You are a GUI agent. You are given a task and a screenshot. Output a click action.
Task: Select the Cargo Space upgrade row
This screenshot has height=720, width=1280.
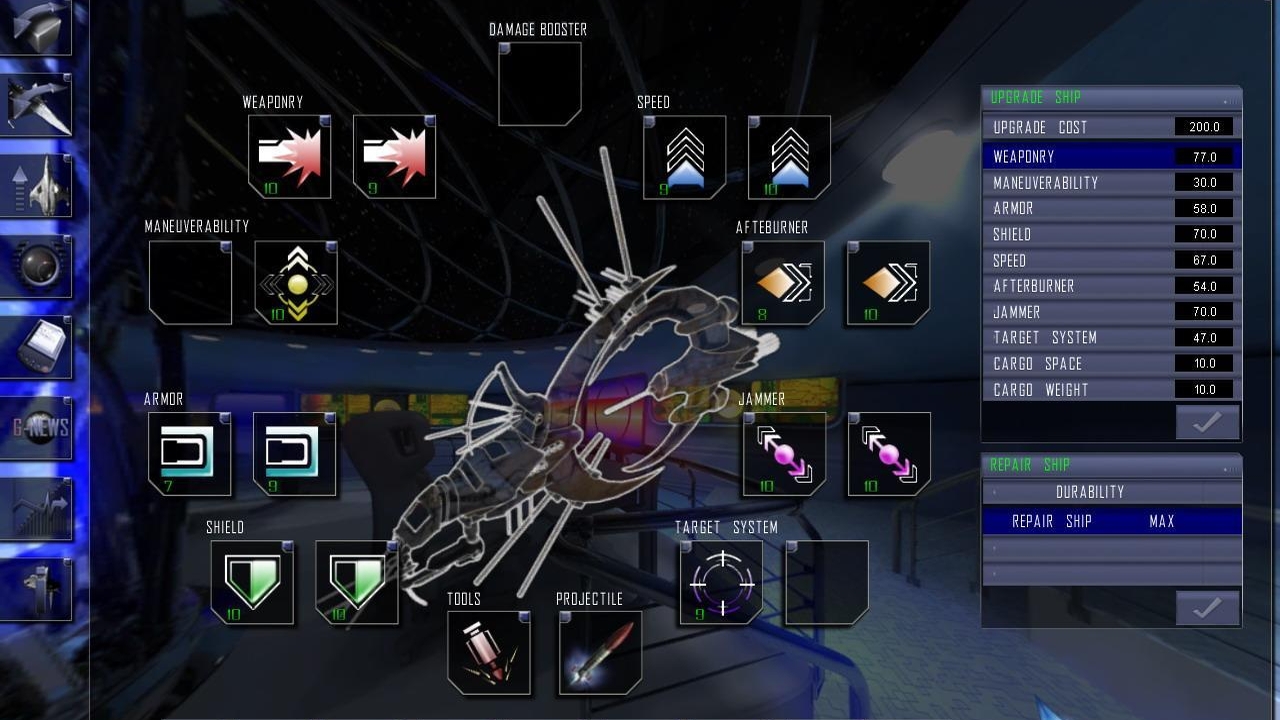[x=1110, y=364]
